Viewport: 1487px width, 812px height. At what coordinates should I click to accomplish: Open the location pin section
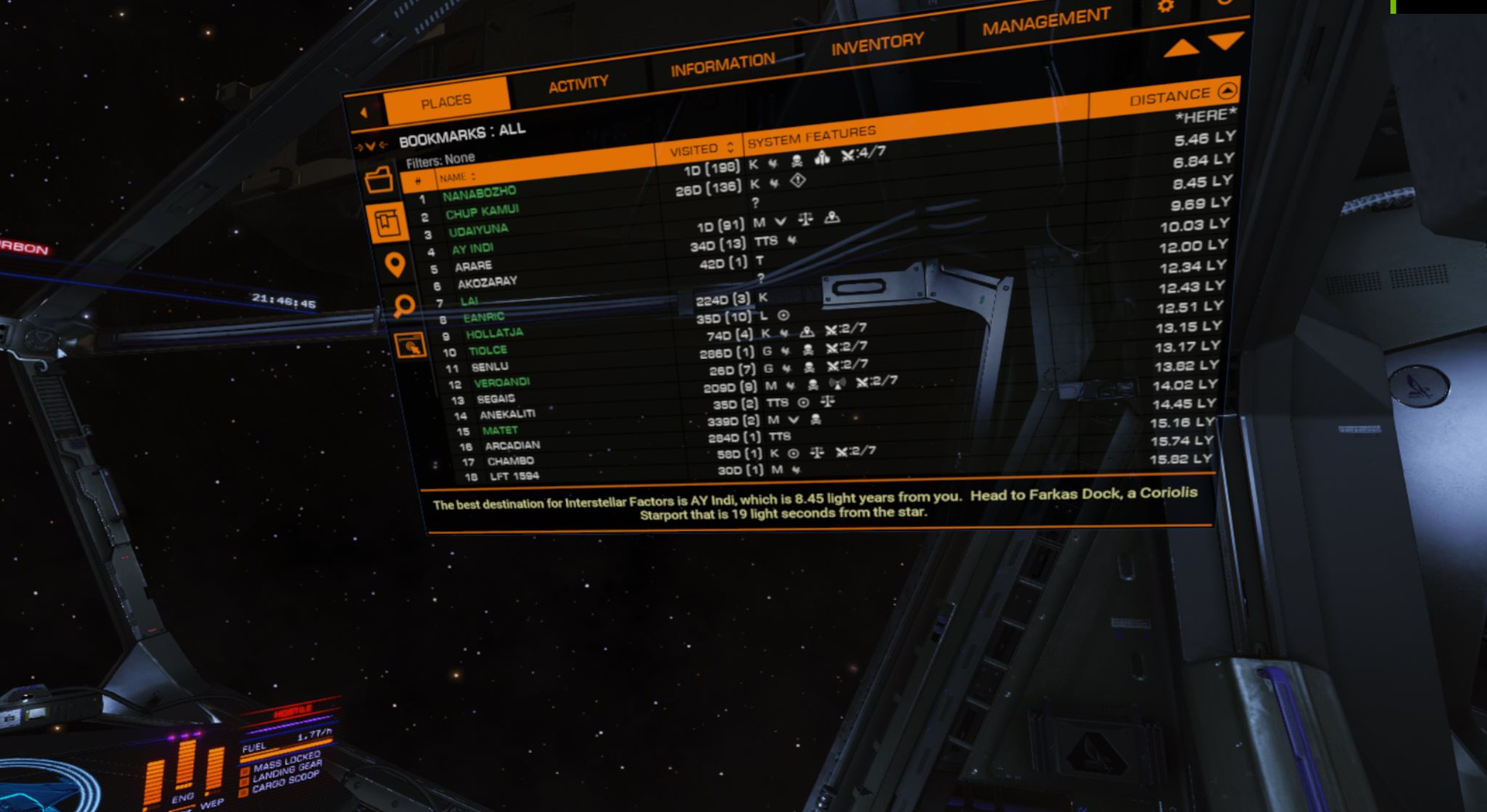click(x=395, y=265)
